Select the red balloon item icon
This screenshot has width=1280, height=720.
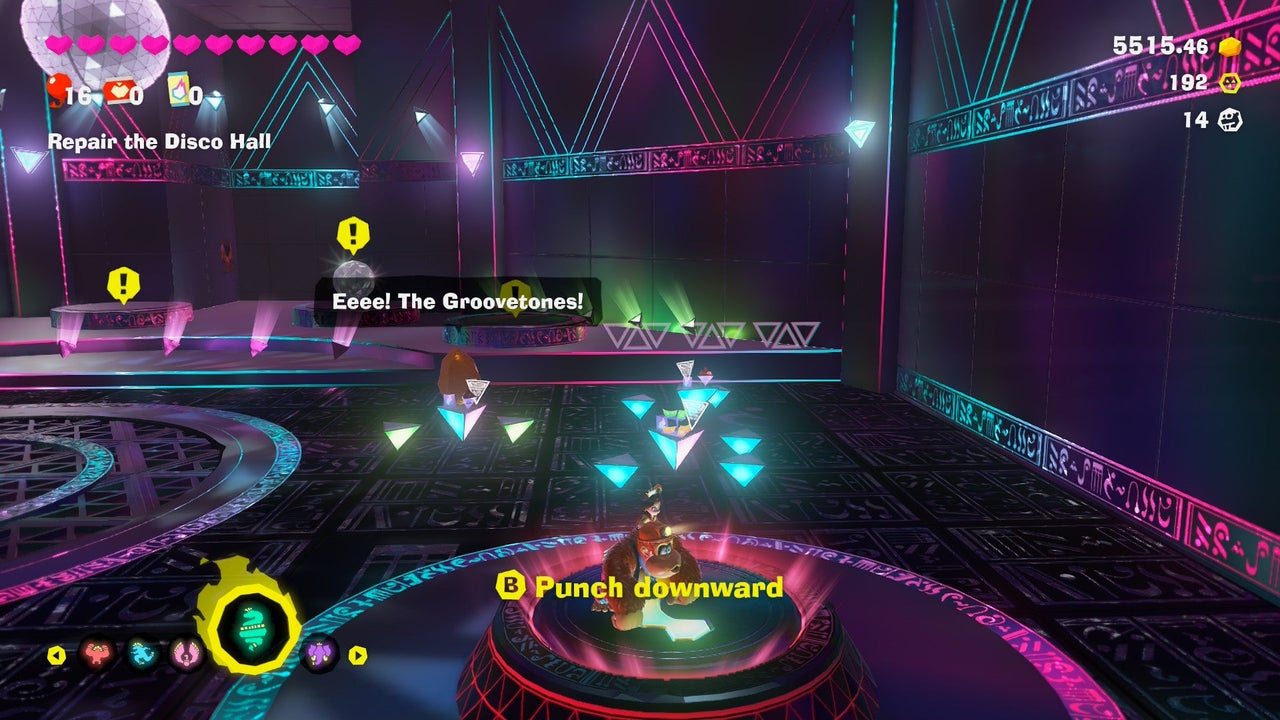point(58,90)
